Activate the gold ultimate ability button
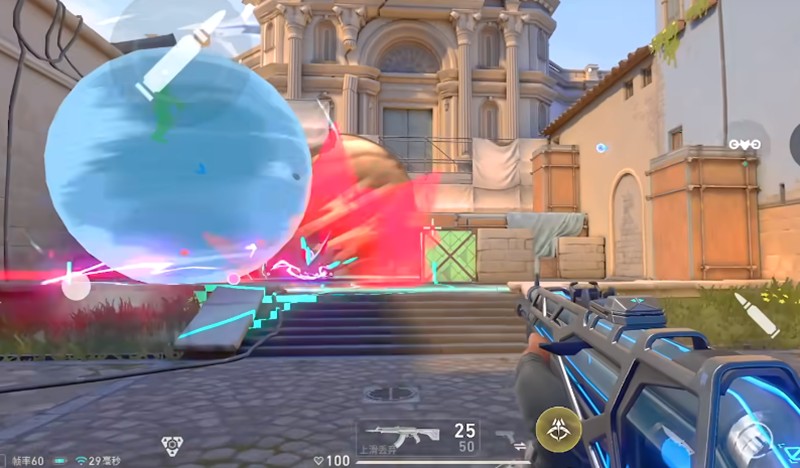The width and height of the screenshot is (800, 468). [x=558, y=429]
